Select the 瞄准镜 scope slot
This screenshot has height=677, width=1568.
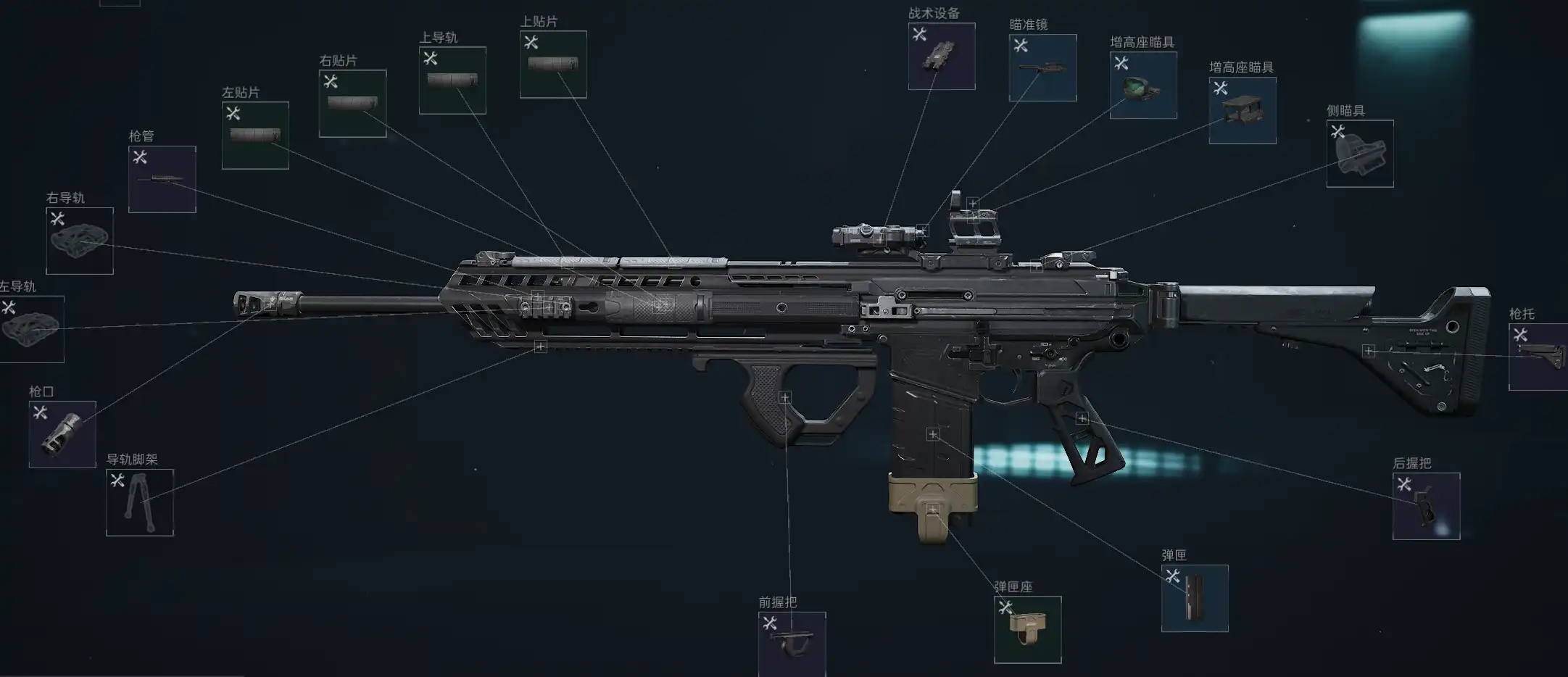(x=1042, y=68)
